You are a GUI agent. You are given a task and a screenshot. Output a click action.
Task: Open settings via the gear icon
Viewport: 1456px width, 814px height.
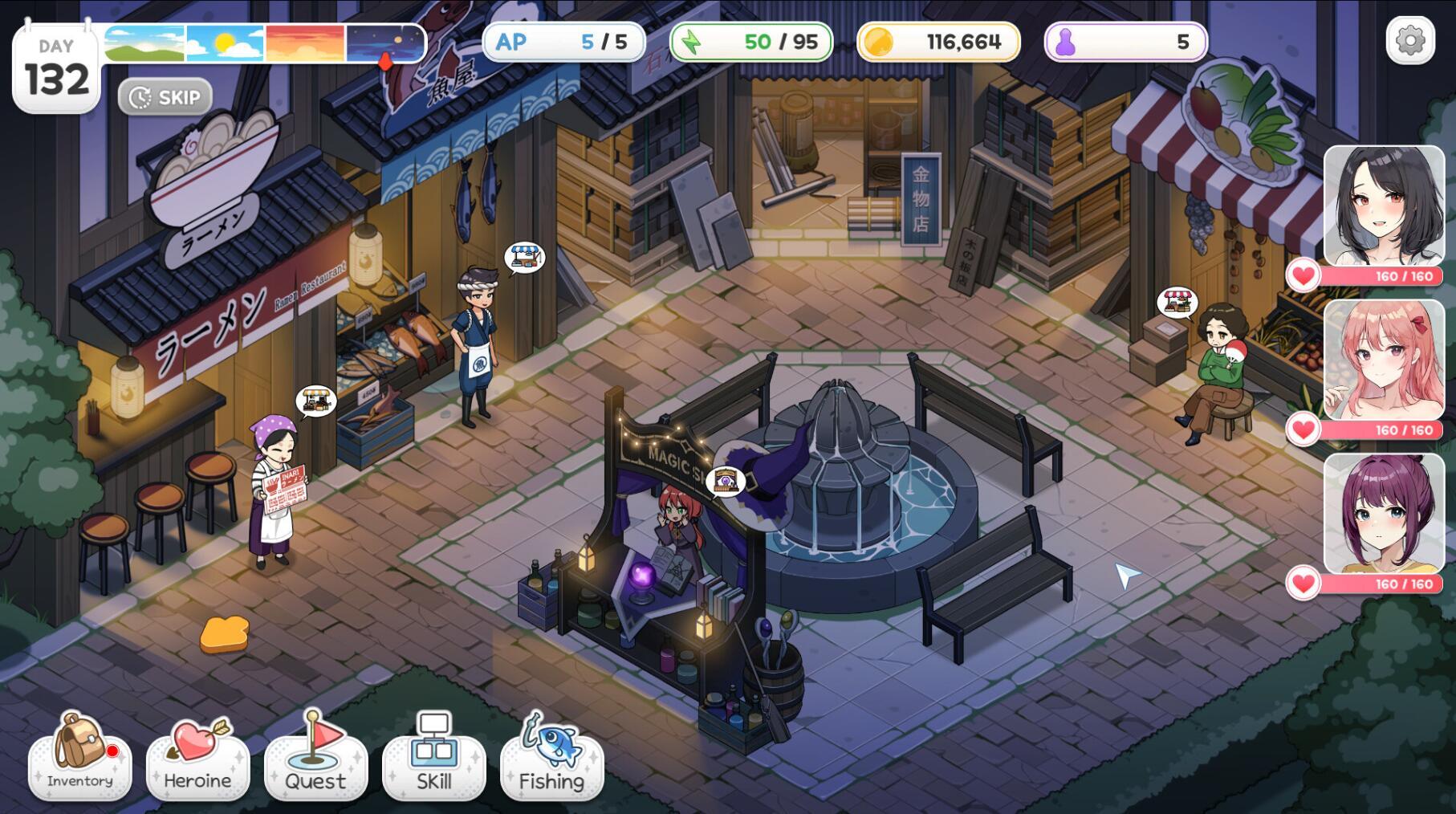pos(1409,41)
